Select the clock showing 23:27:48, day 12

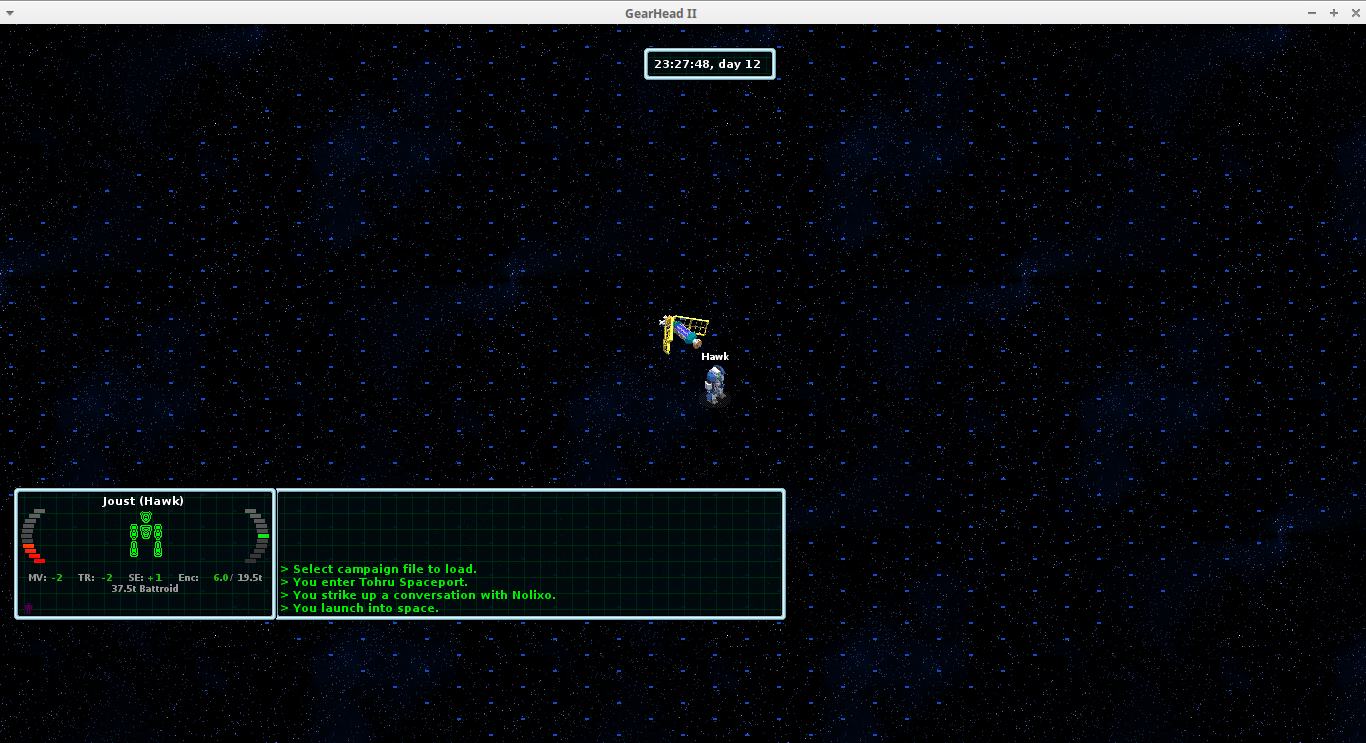(x=709, y=63)
